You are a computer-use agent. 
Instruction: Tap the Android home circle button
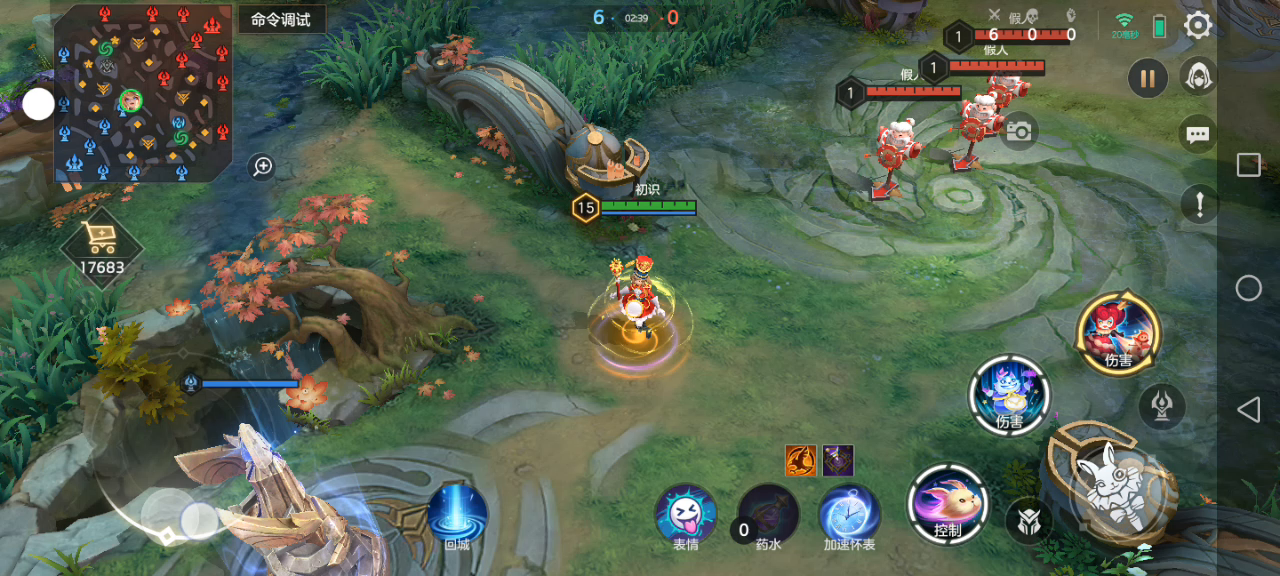tap(1248, 288)
